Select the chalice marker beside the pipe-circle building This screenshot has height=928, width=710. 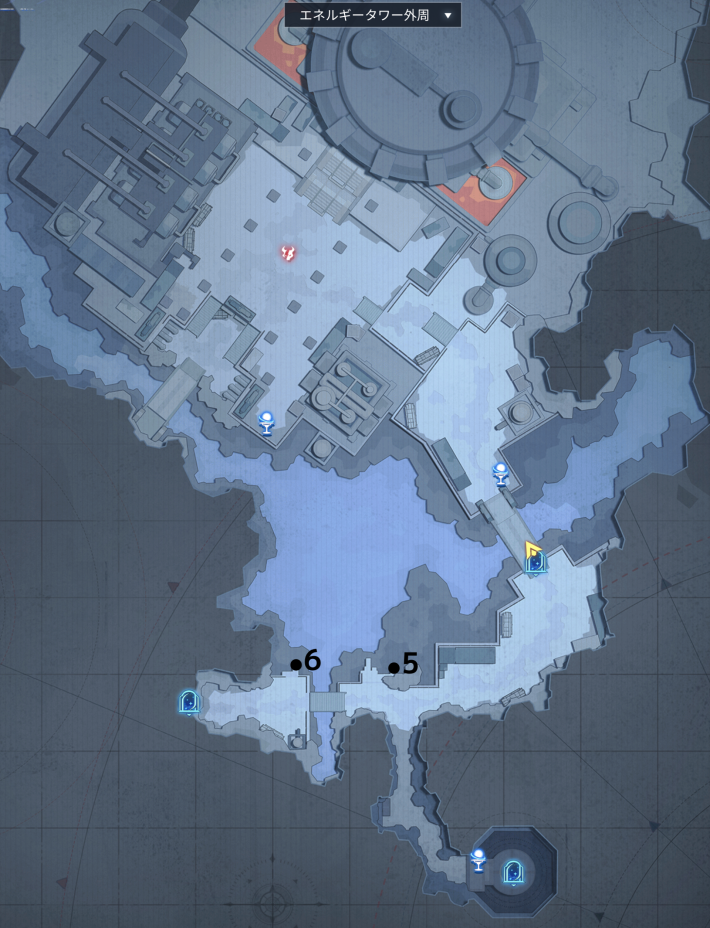click(x=266, y=423)
